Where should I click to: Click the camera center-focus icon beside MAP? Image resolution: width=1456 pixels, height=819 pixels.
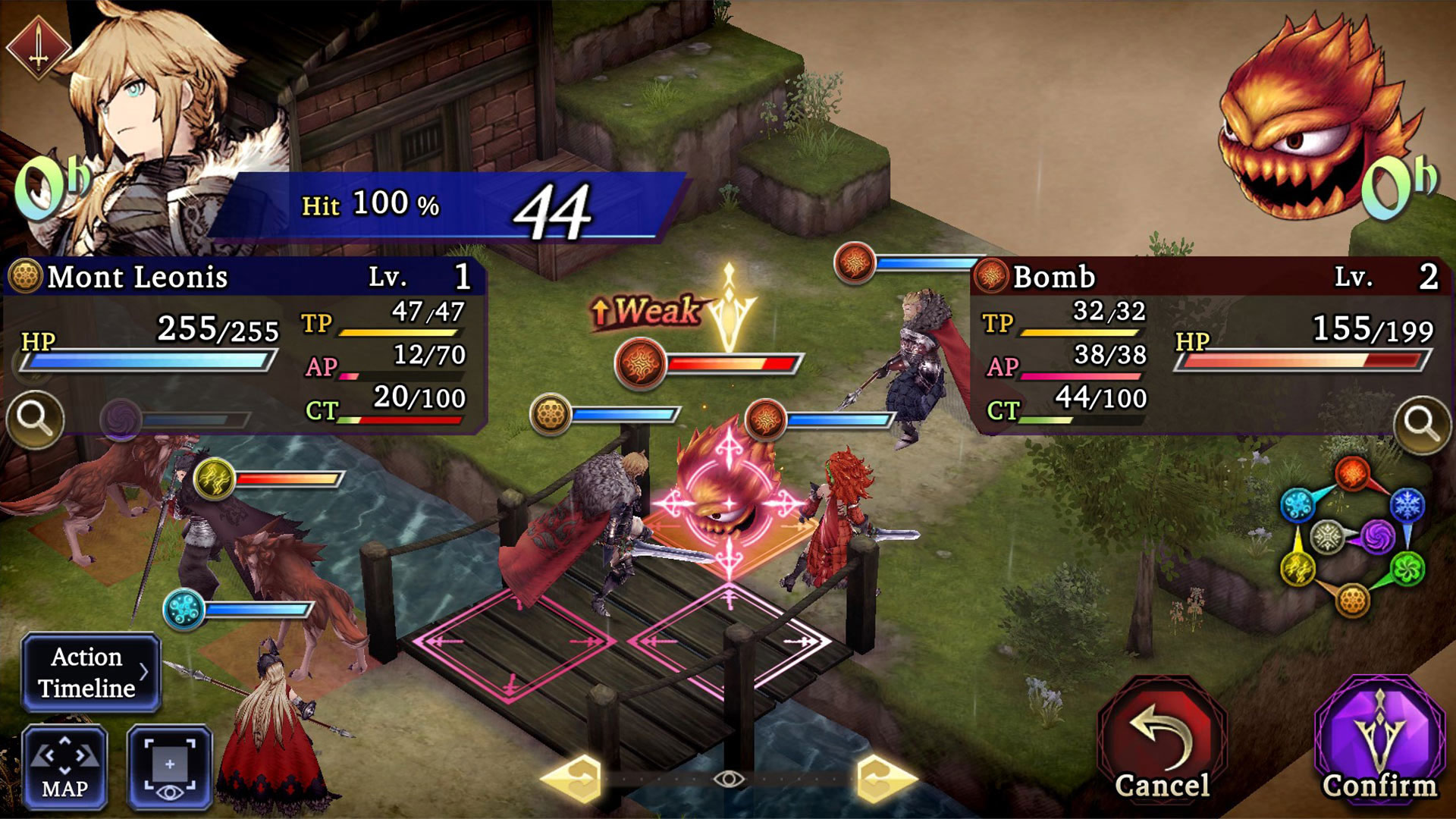click(x=168, y=766)
